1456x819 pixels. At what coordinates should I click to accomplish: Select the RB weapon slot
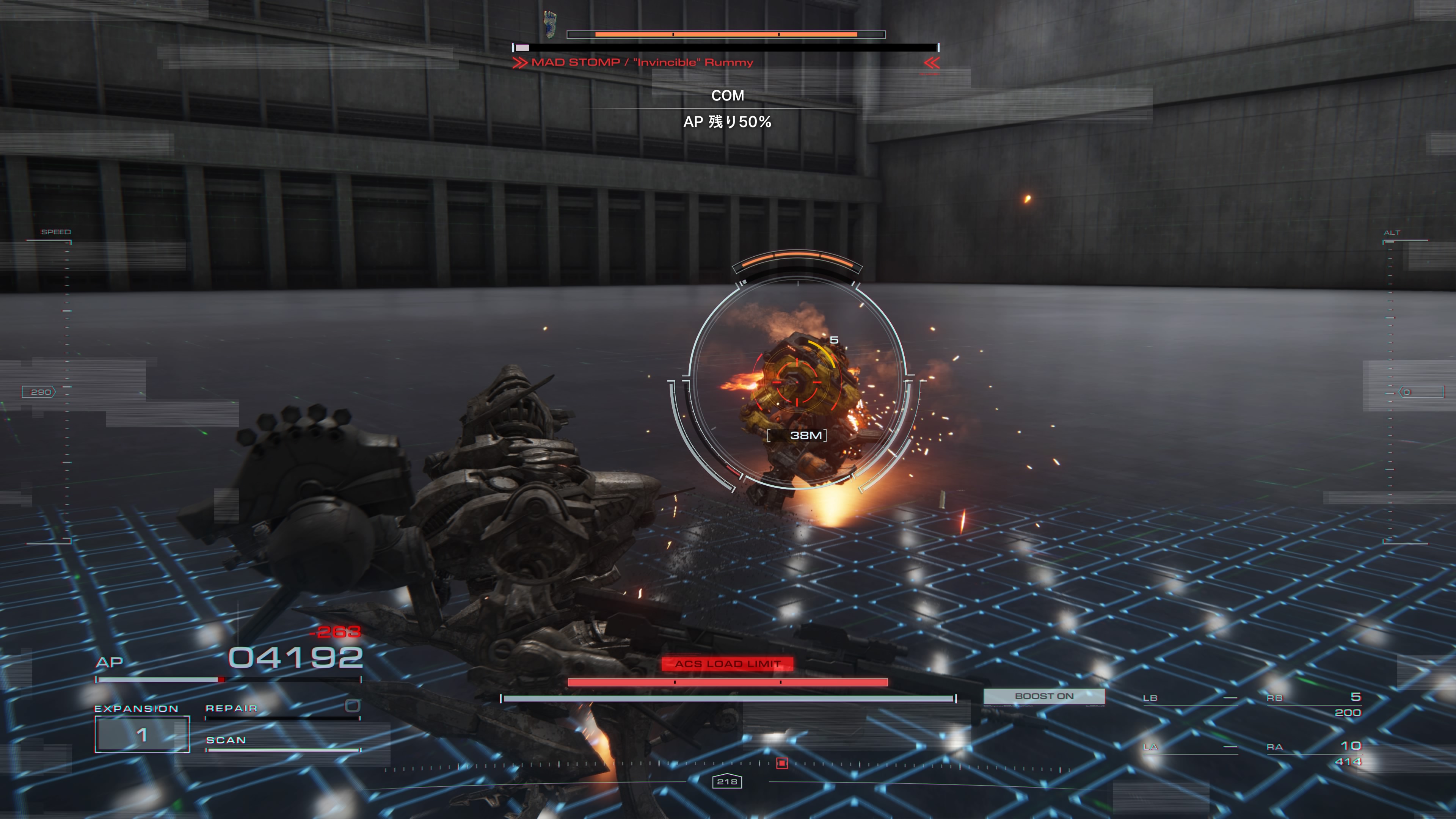1313,704
